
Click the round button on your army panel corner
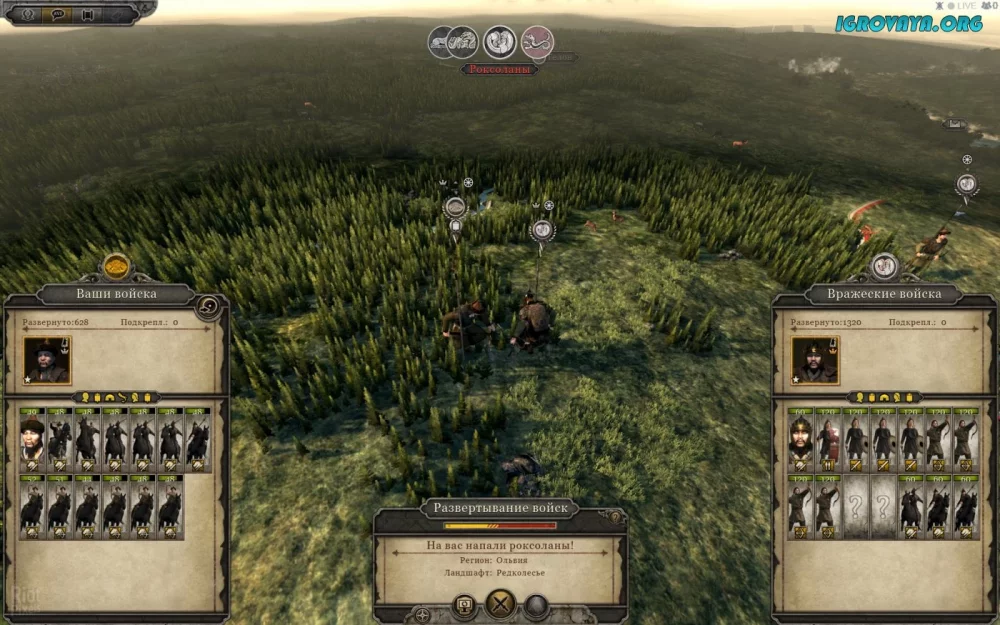tap(210, 306)
